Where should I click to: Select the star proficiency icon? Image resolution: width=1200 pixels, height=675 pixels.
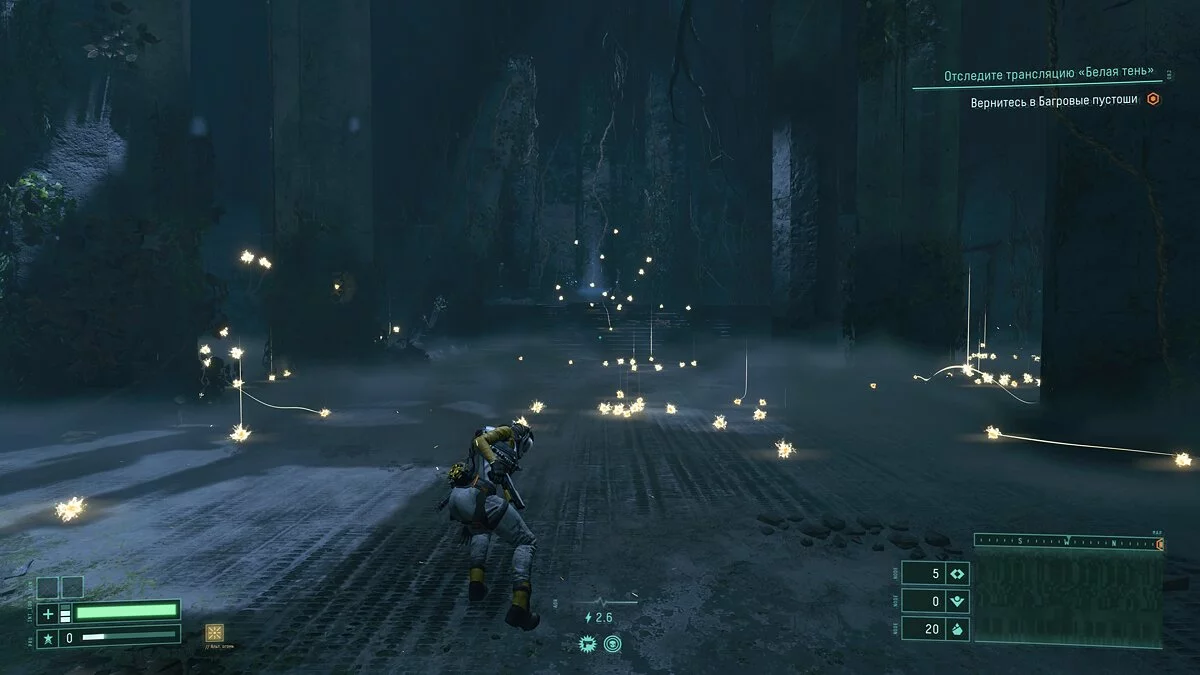pyautogui.click(x=47, y=637)
